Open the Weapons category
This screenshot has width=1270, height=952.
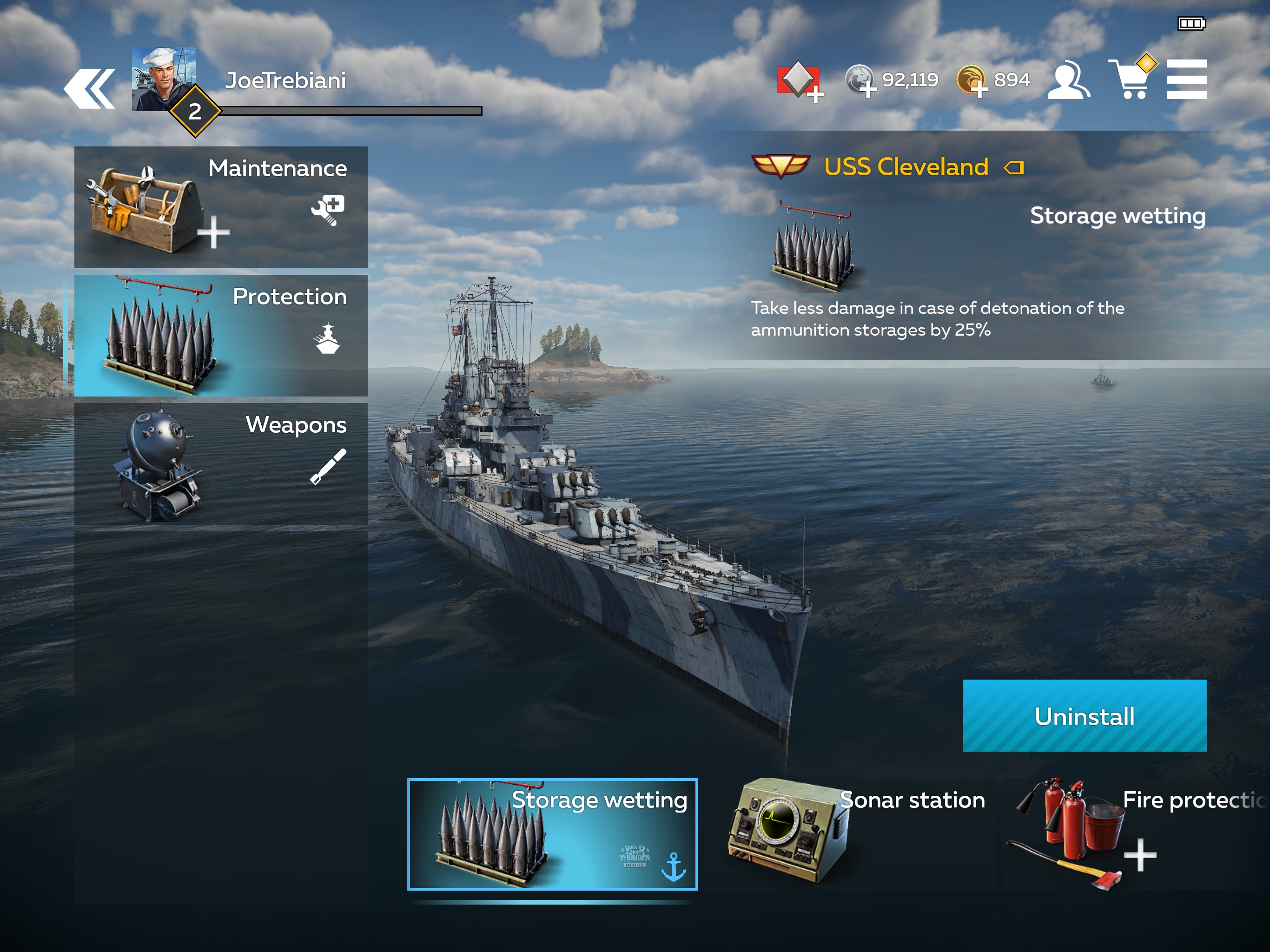(220, 463)
